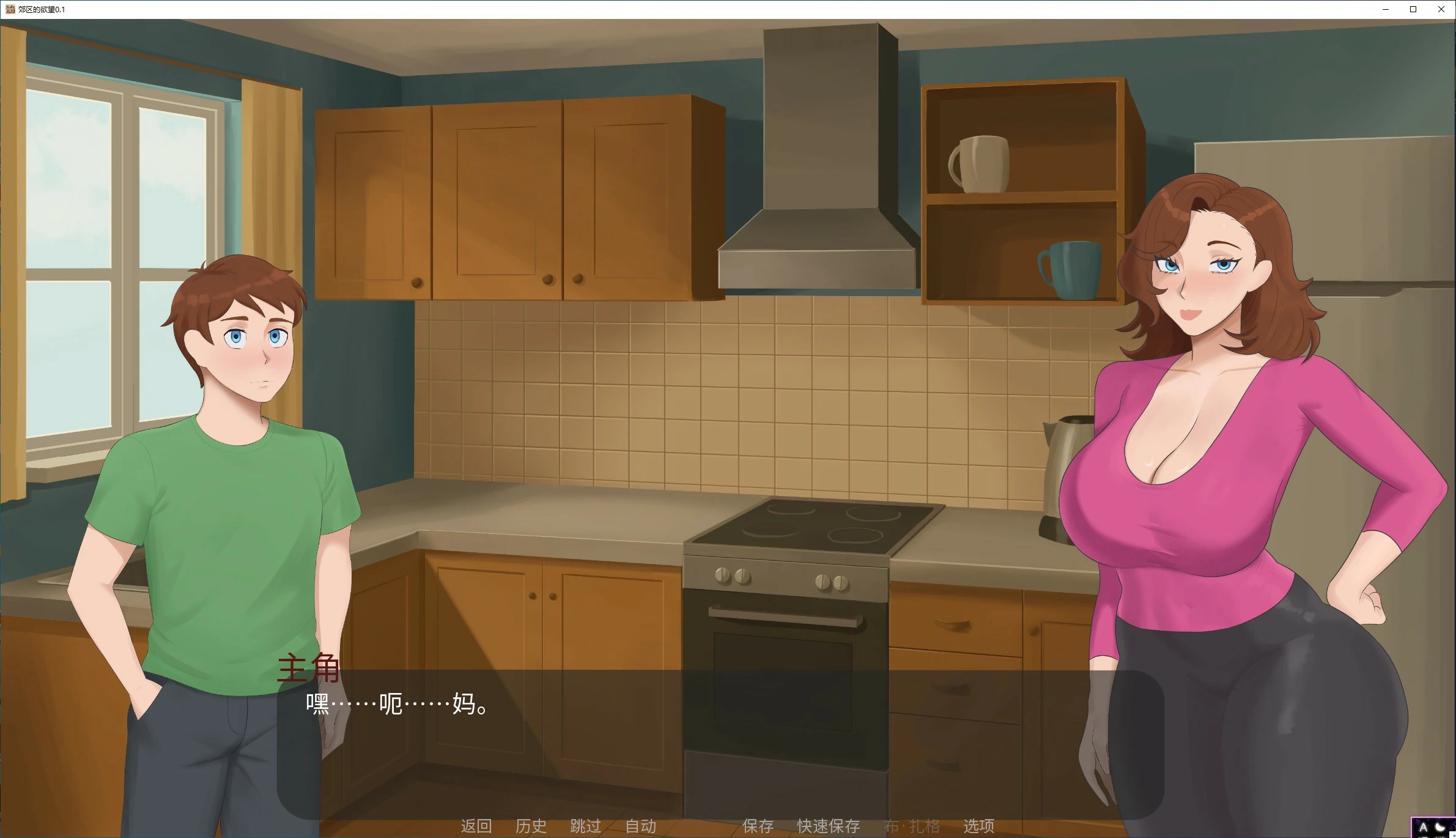
Task: Click the maximize button on the title bar
Action: (x=1413, y=9)
